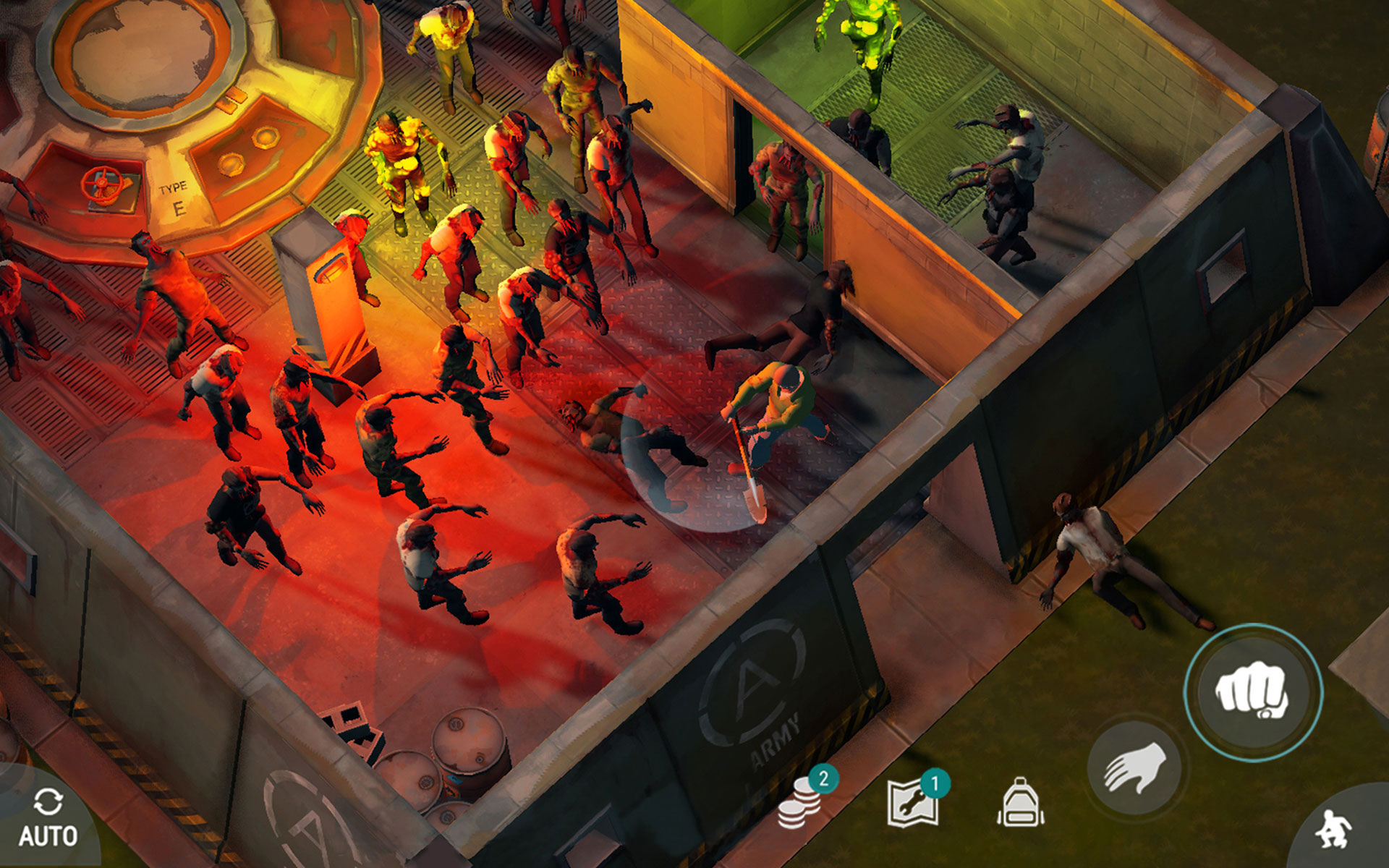
Task: Open the coins stack shop icon
Action: (800, 802)
